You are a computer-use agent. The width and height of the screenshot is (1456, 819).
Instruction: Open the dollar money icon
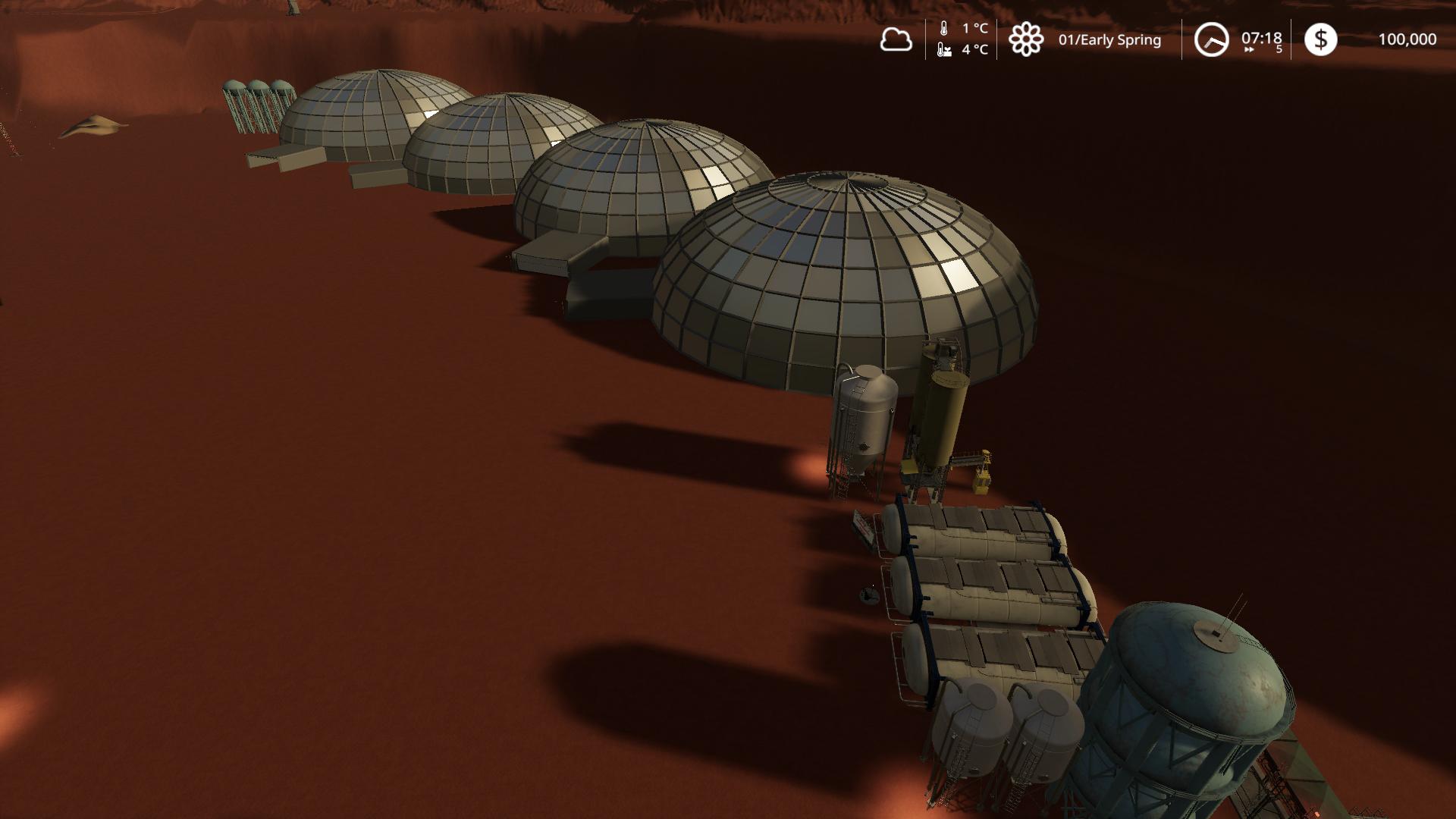point(1320,39)
